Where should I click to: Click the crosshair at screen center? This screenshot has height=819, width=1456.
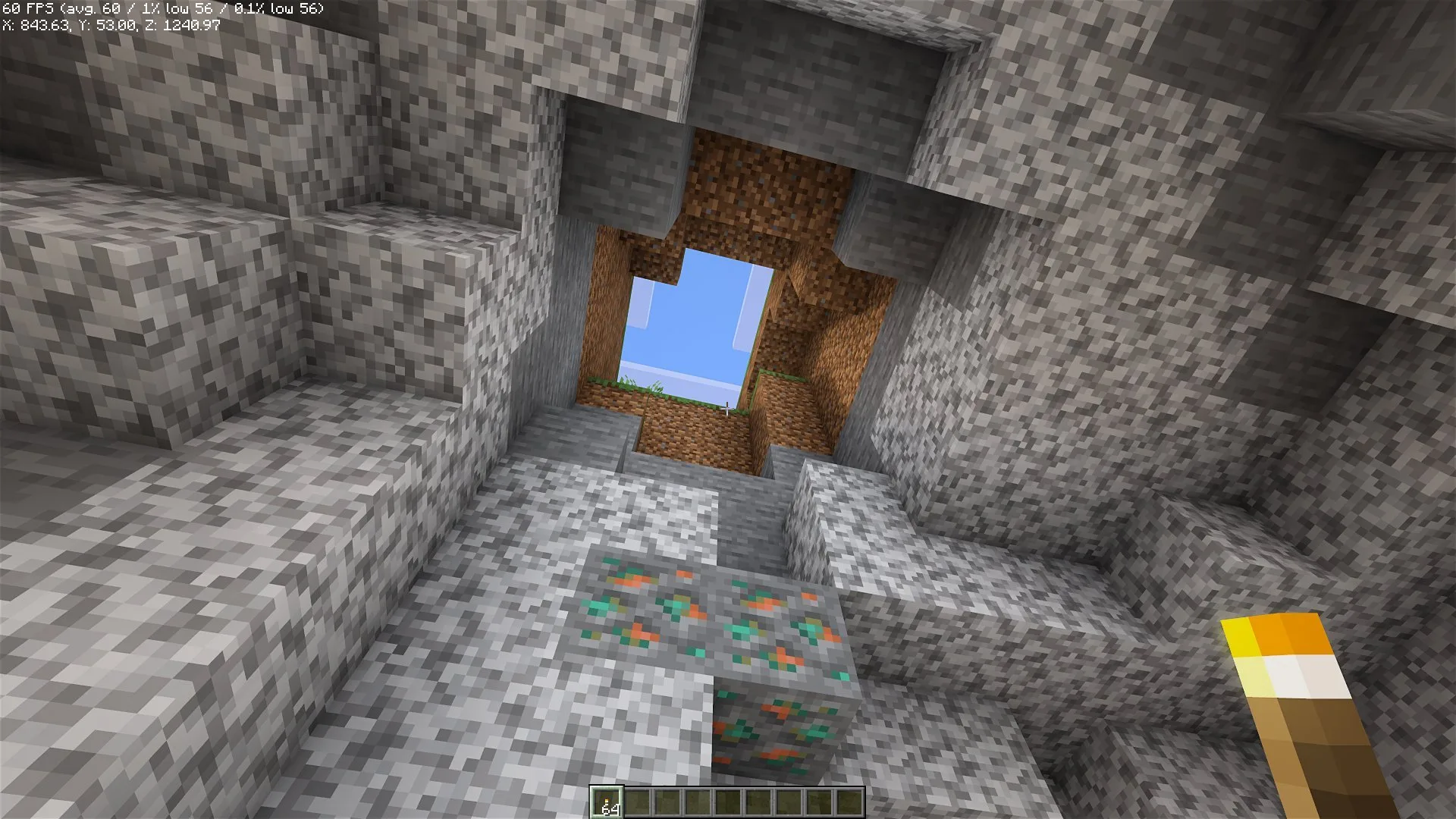[x=728, y=409]
